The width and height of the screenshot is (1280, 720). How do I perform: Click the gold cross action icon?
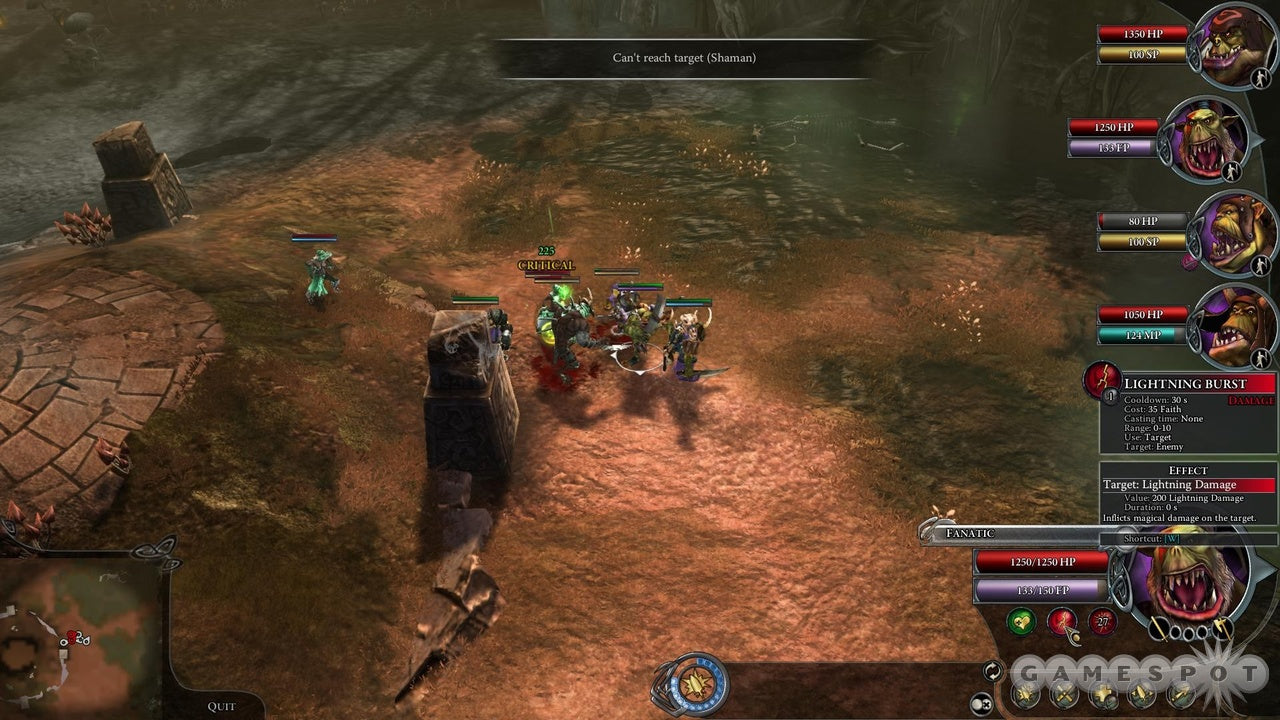[x=1103, y=693]
